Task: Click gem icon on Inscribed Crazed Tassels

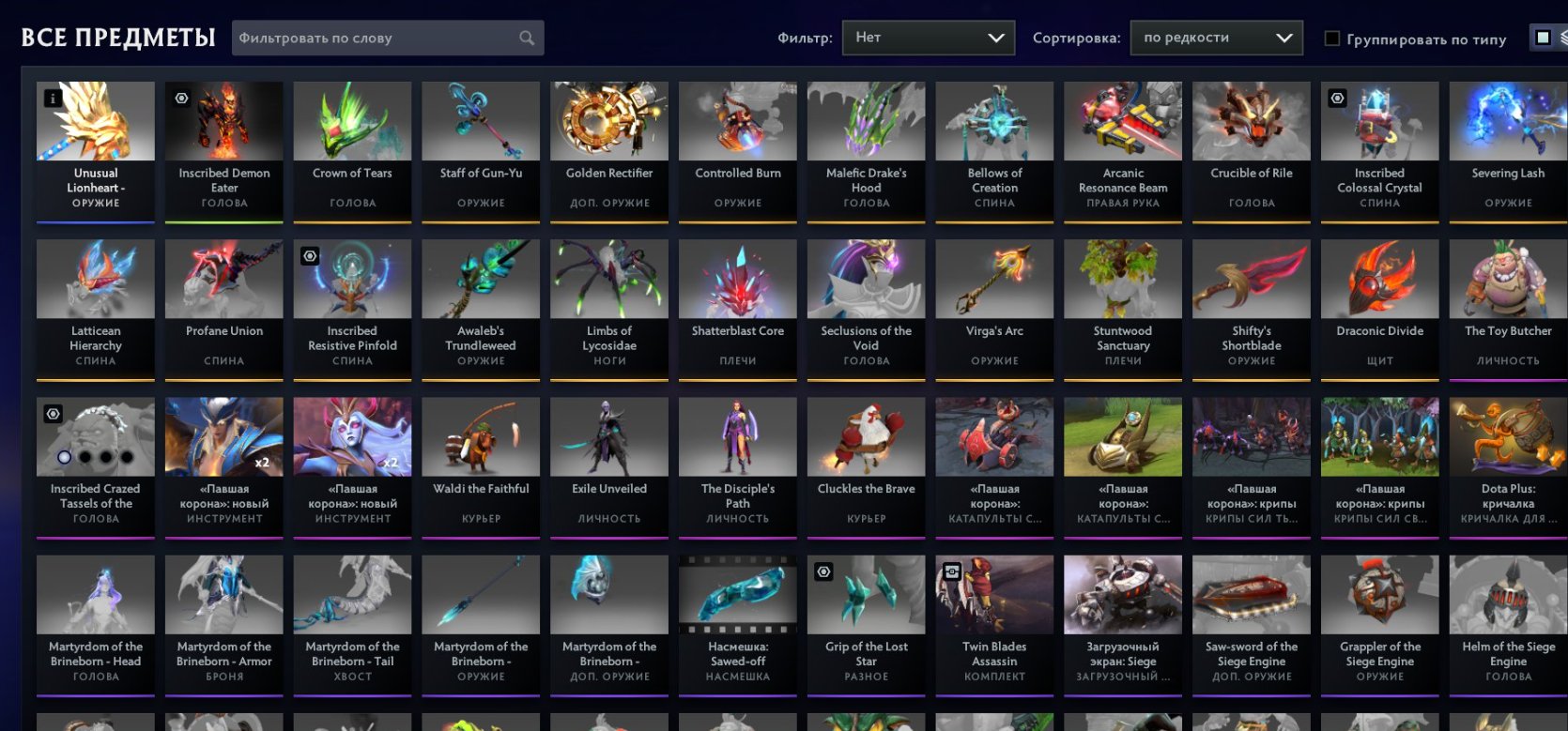Action: pos(54,413)
